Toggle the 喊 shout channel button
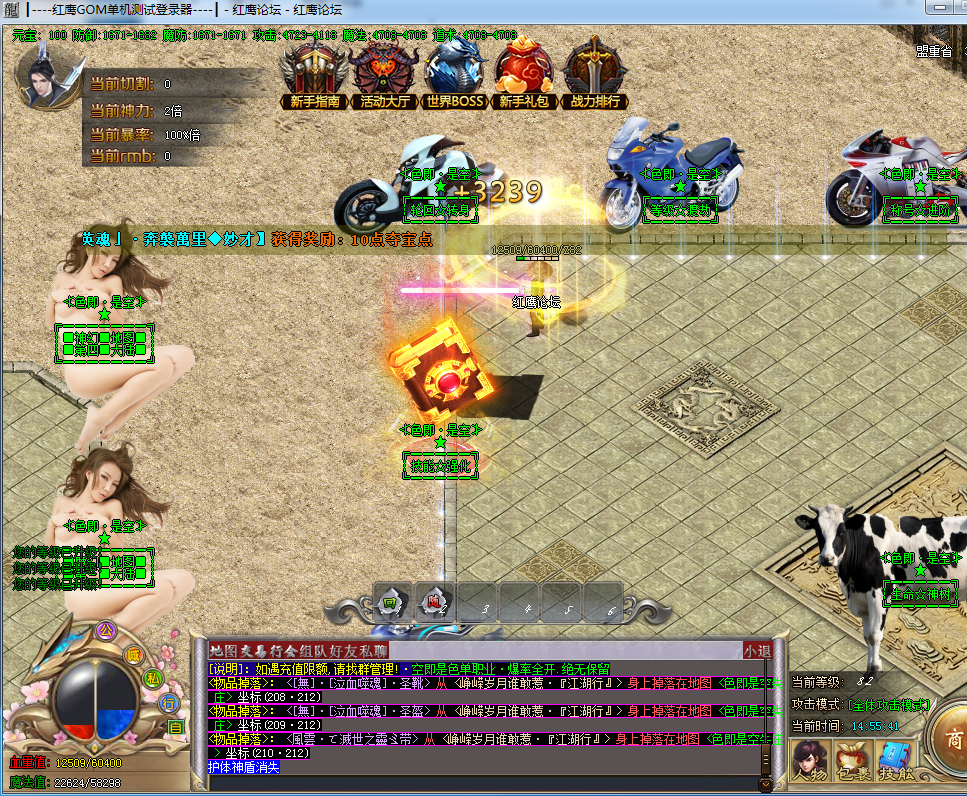Viewport: 967px width, 796px height. pyautogui.click(x=133, y=655)
